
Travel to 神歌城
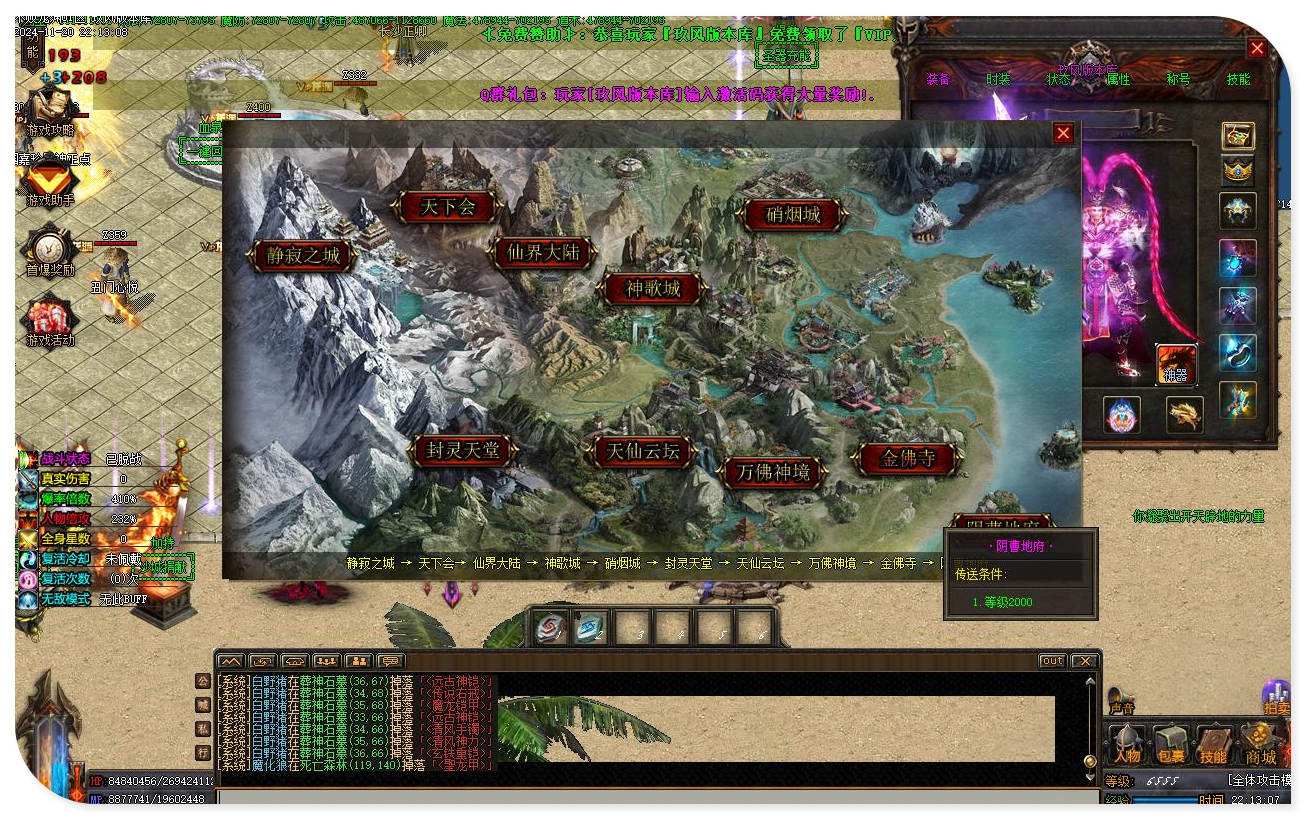(x=653, y=289)
